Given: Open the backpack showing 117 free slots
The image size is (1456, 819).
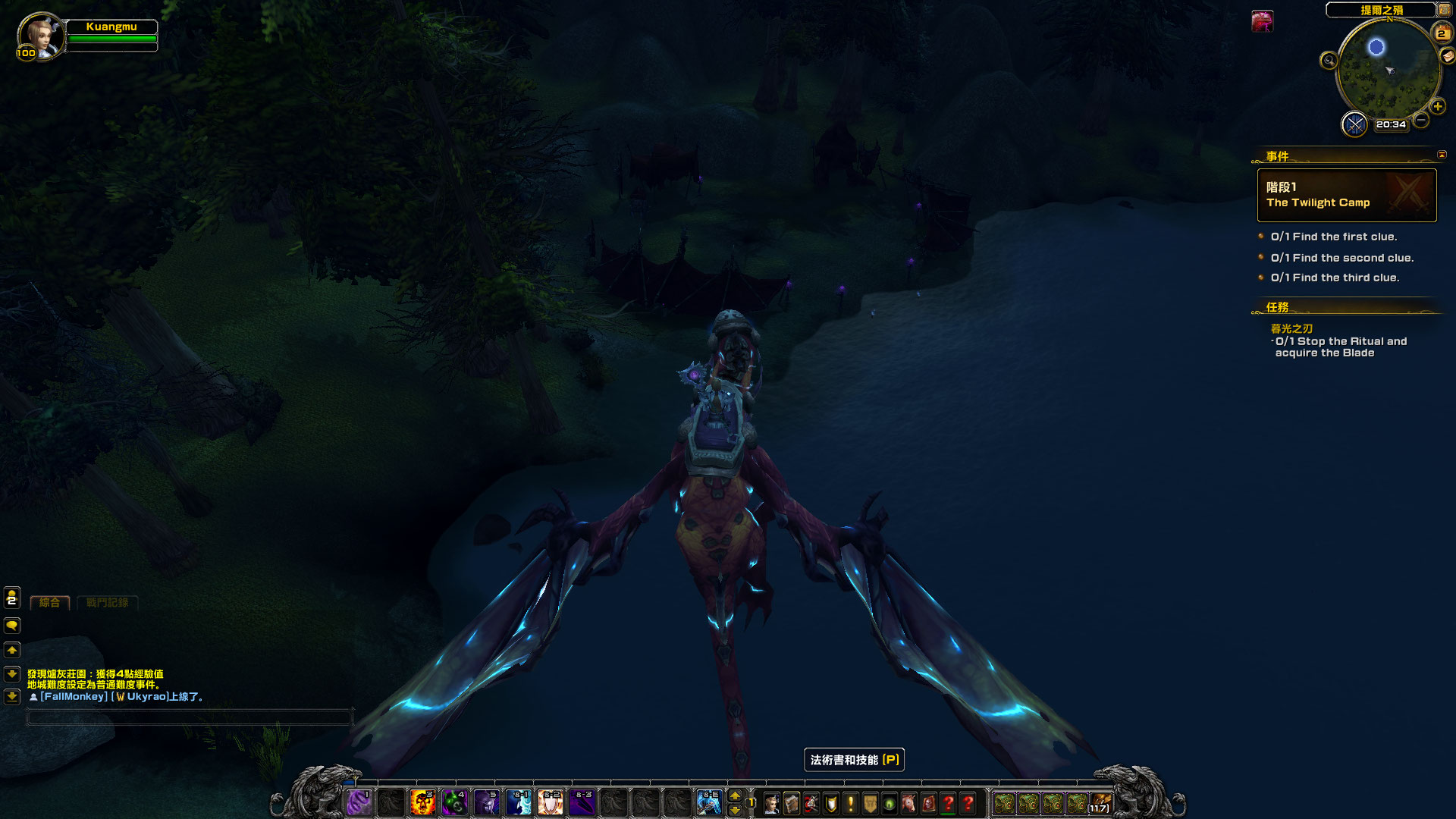Looking at the screenshot, I should 1100,803.
